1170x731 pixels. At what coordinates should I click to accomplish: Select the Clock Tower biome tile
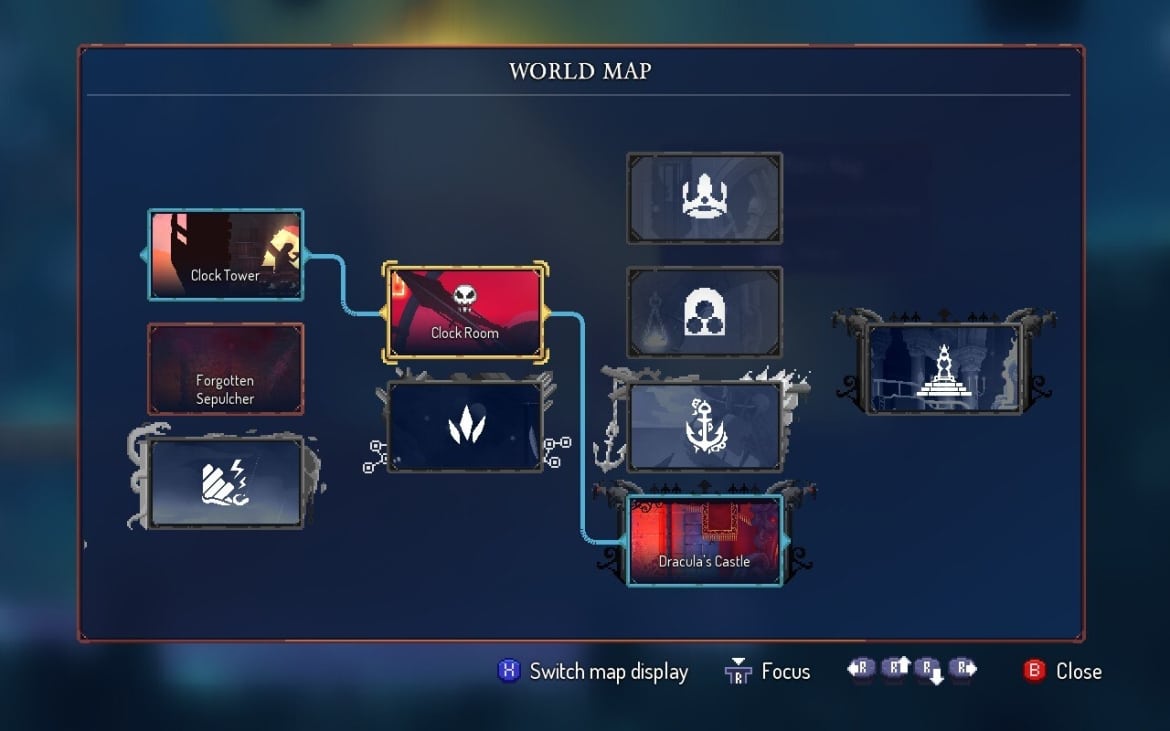pos(225,254)
